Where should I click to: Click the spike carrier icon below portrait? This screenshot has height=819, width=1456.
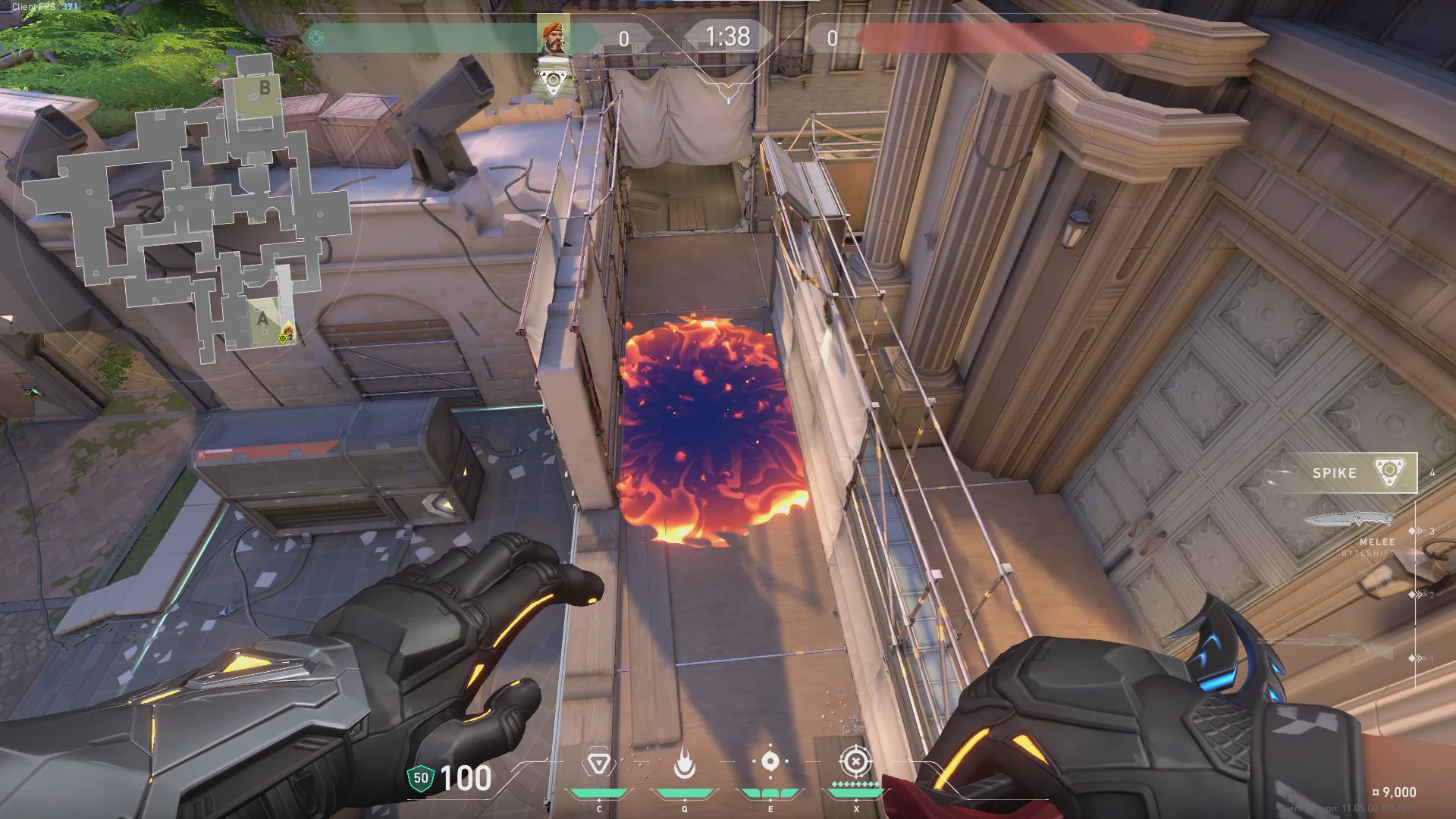click(553, 80)
